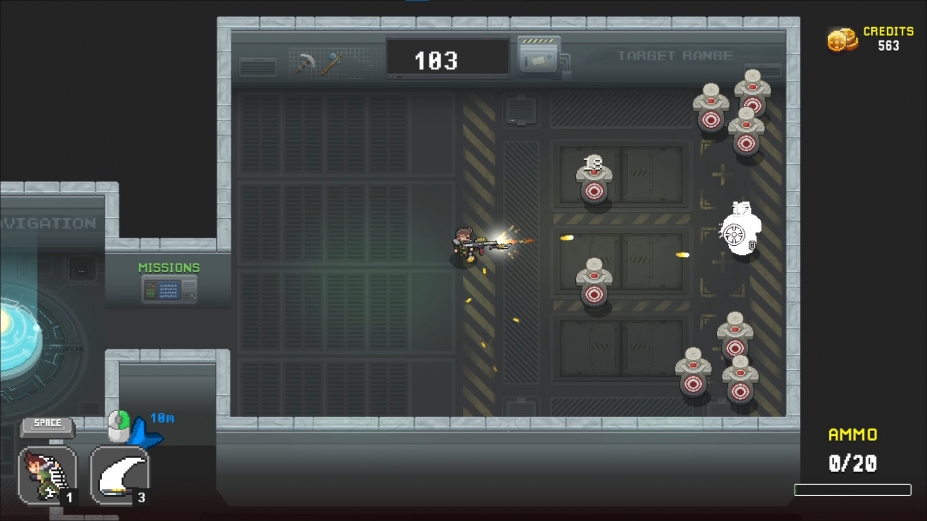Use the curved blade melee ability
927x521 pixels.
pos(120,474)
